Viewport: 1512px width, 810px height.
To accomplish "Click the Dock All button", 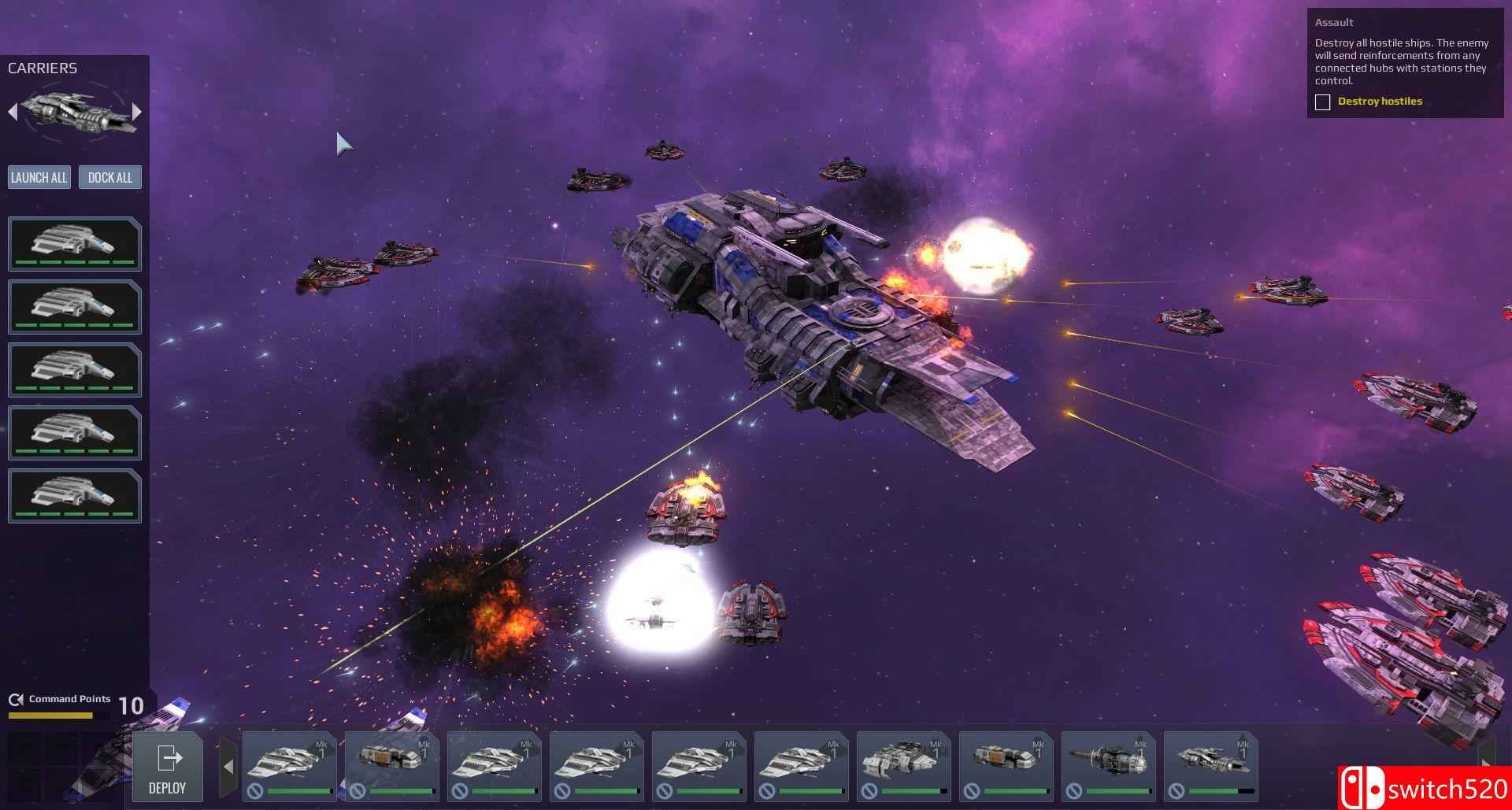I will pyautogui.click(x=110, y=177).
